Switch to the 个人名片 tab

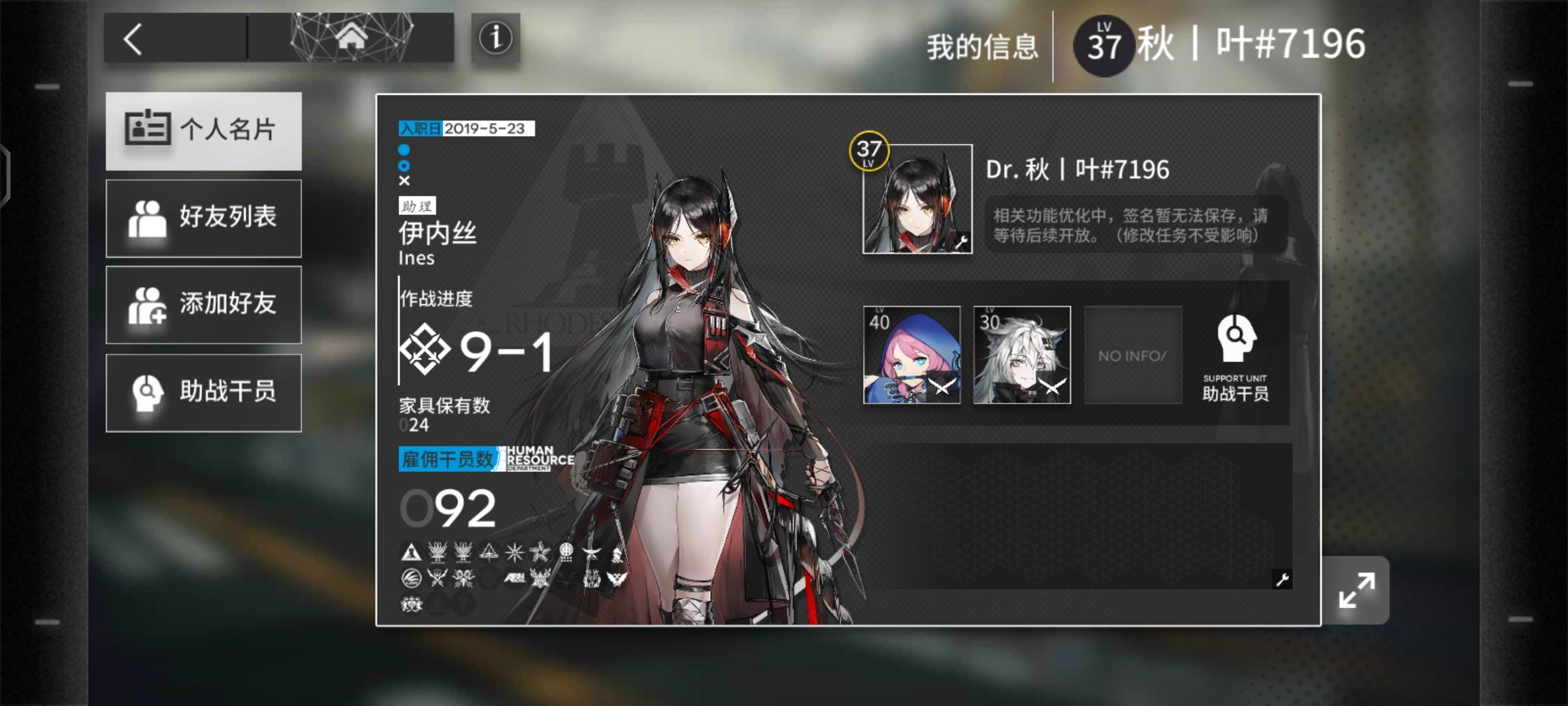point(203,131)
